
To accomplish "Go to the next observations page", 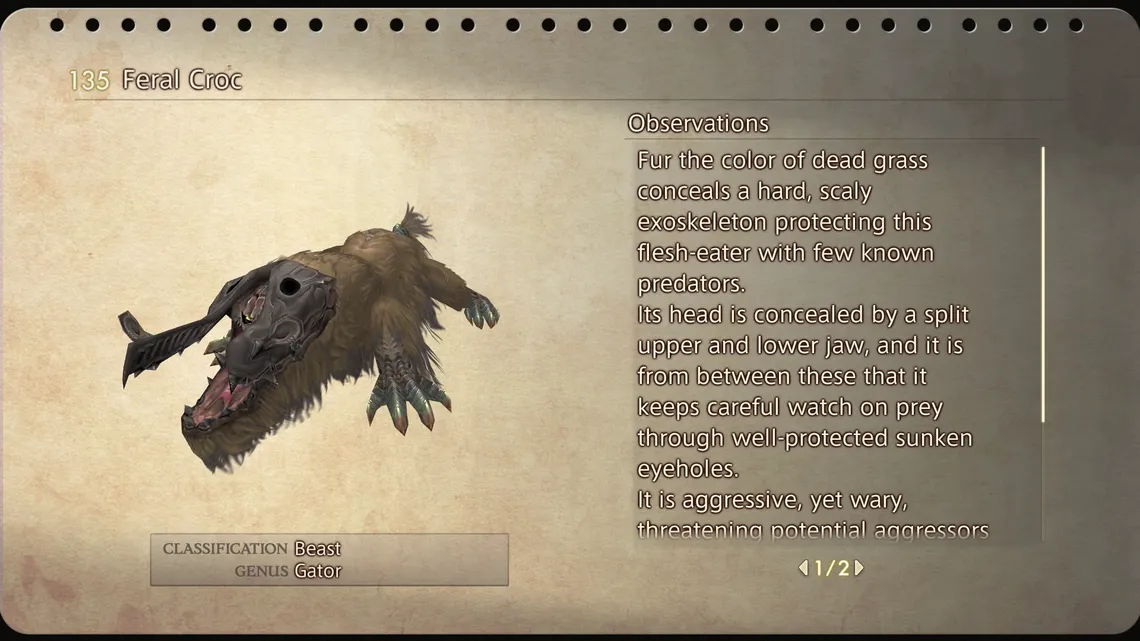I will pos(859,568).
